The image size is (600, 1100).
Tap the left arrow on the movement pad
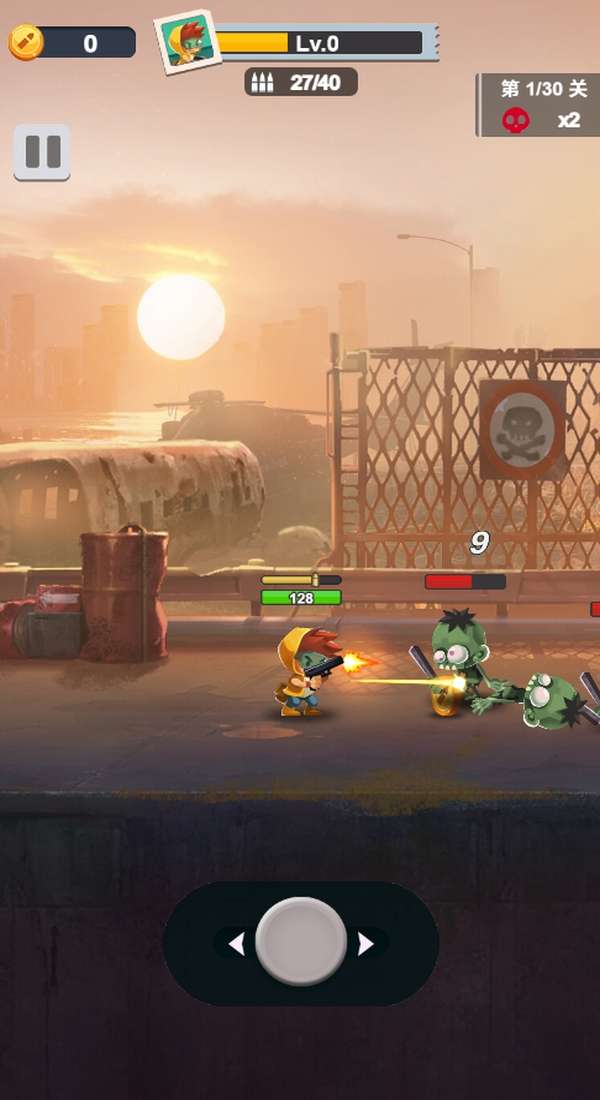(x=236, y=943)
